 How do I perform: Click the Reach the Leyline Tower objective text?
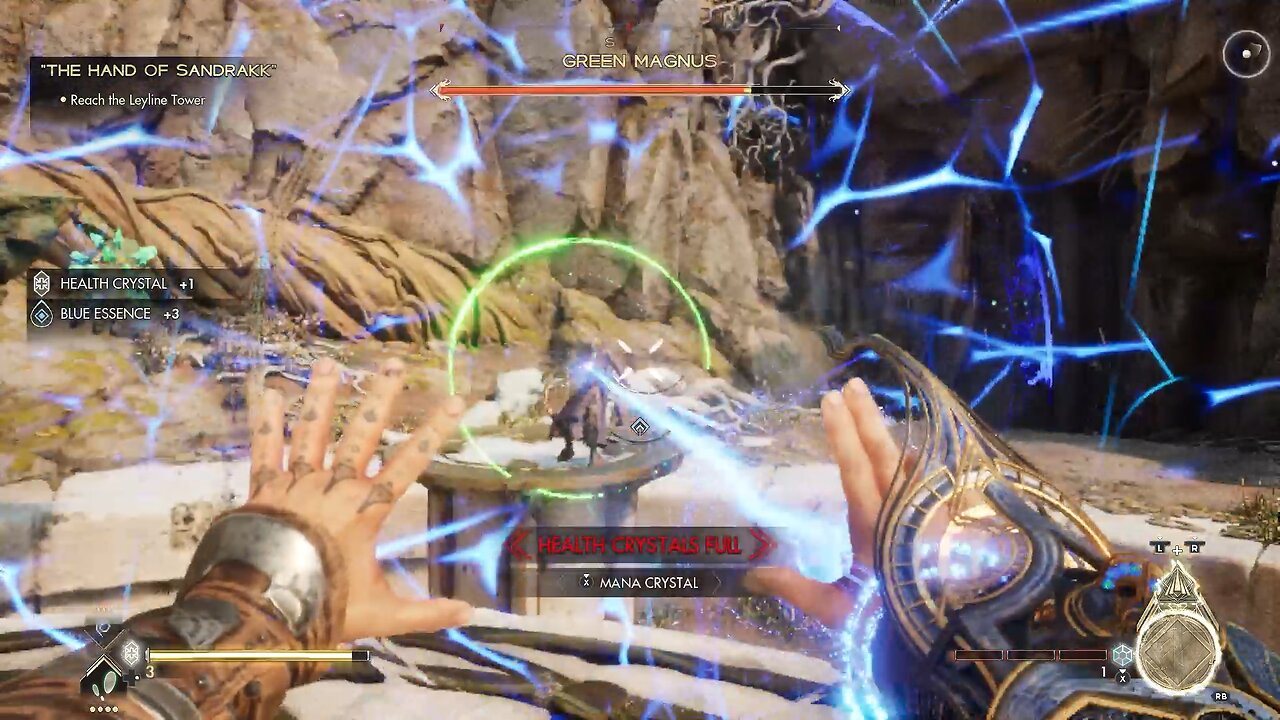[x=137, y=100]
